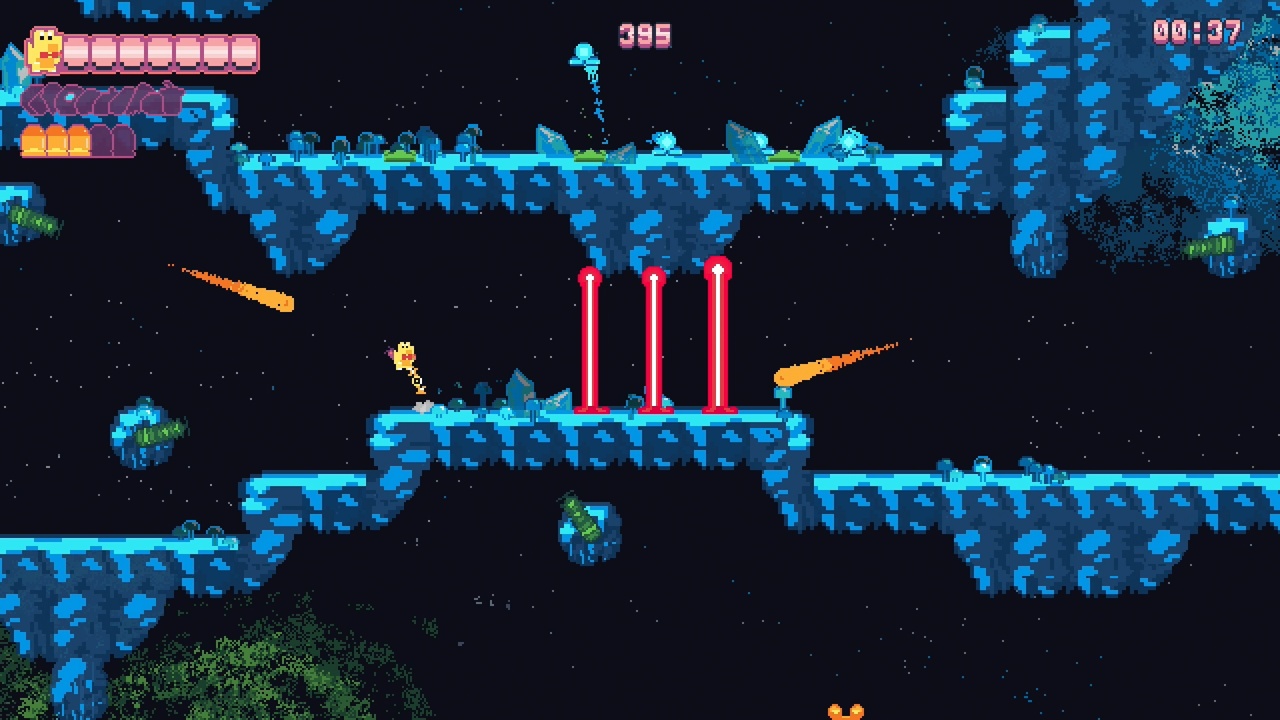
Task: Toggle the middle red laser pillar
Action: [656, 340]
